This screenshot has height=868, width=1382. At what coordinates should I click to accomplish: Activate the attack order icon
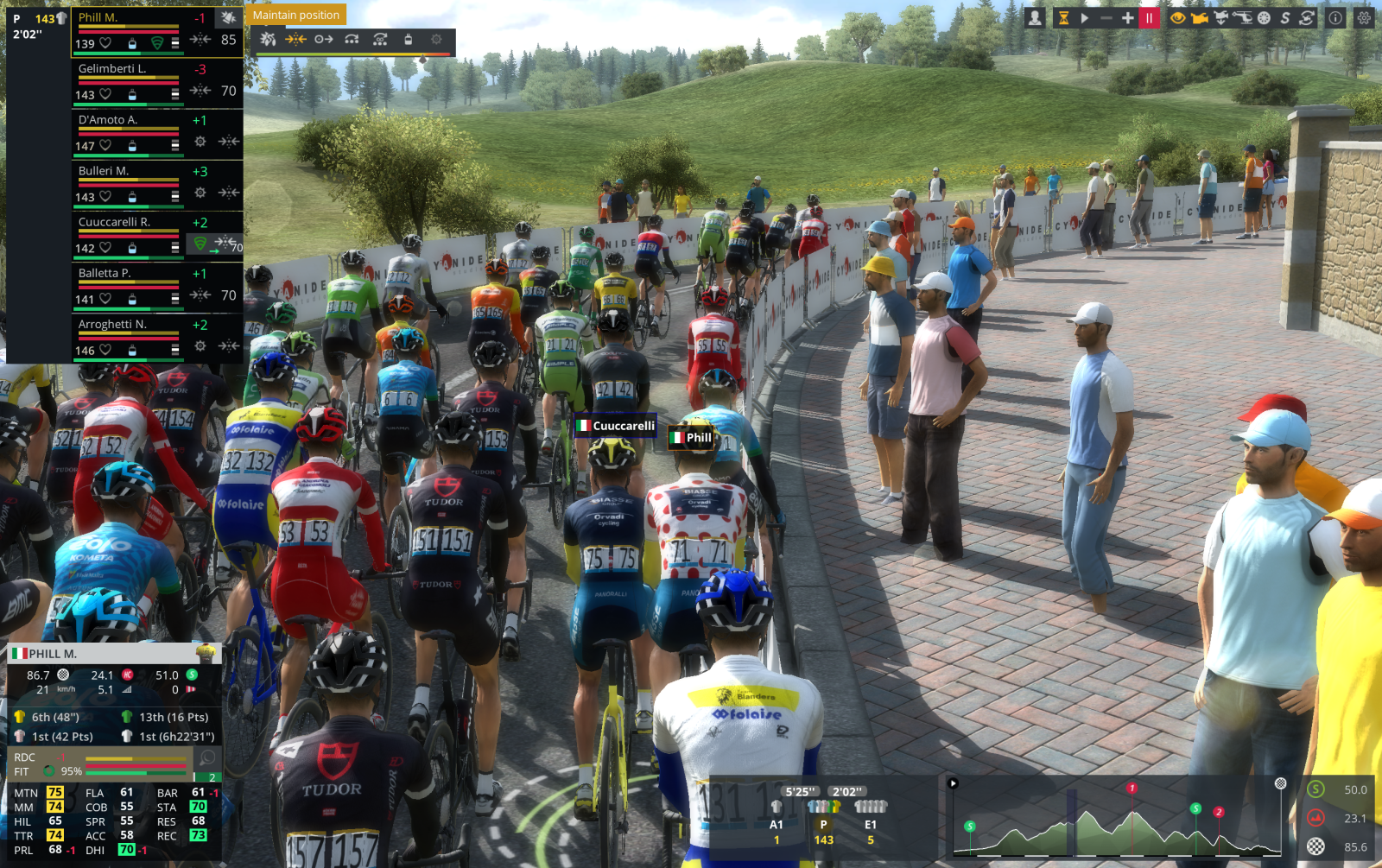click(x=268, y=39)
